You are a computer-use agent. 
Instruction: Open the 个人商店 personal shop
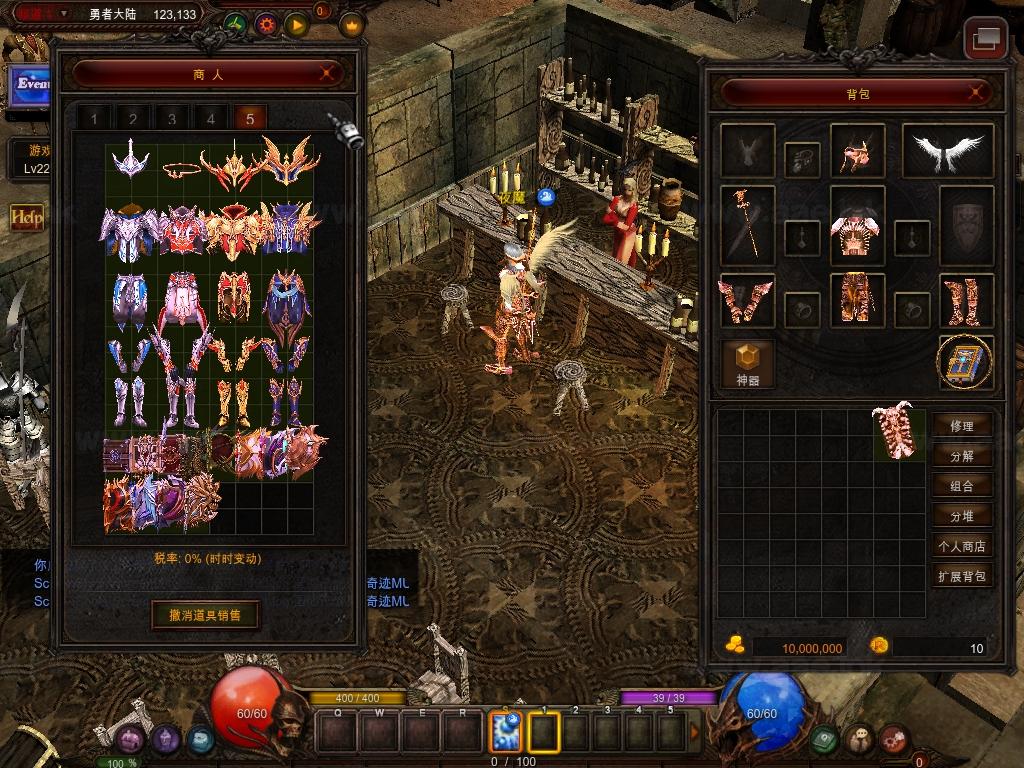[961, 546]
